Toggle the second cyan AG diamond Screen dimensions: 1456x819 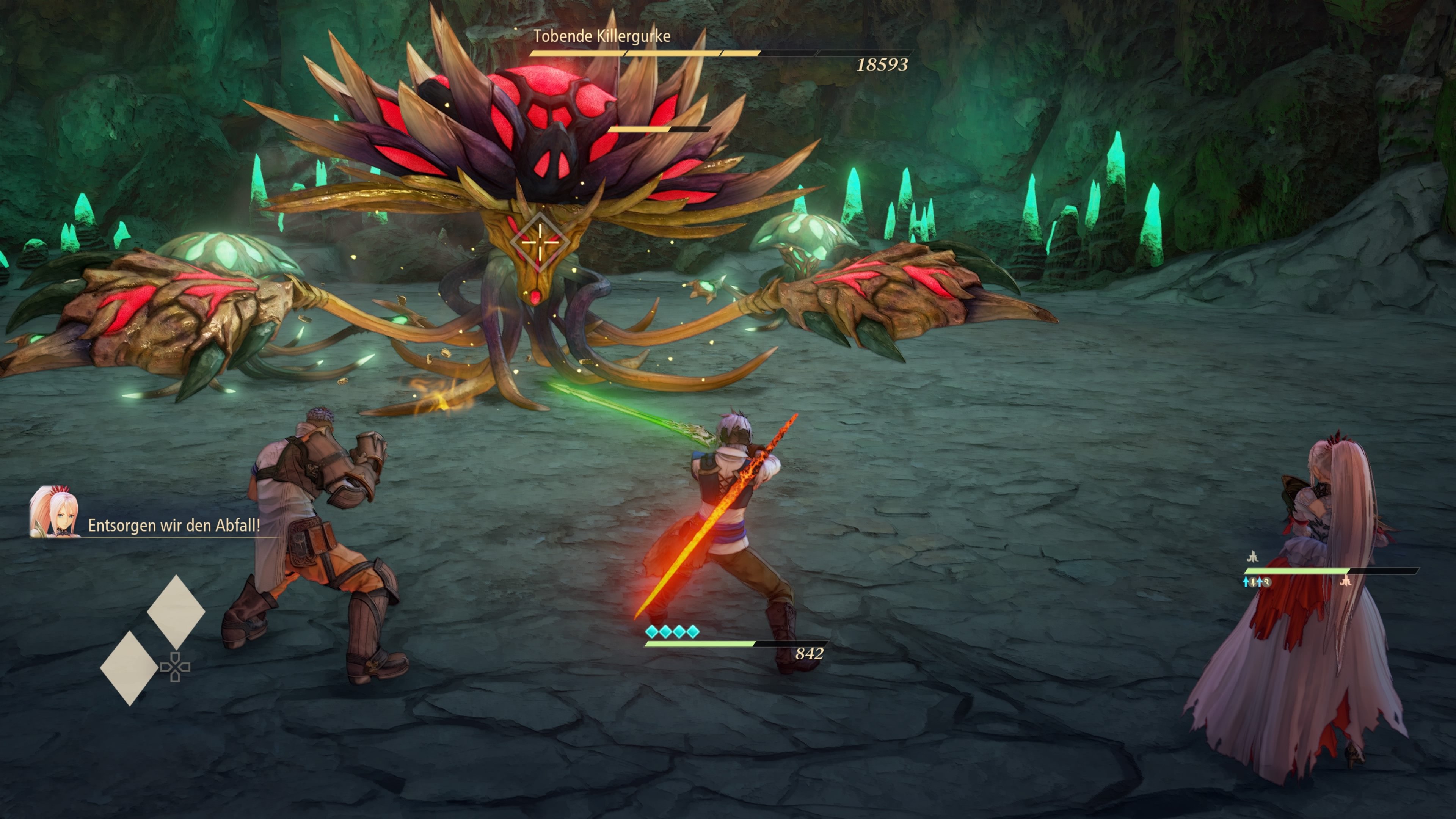(x=666, y=632)
